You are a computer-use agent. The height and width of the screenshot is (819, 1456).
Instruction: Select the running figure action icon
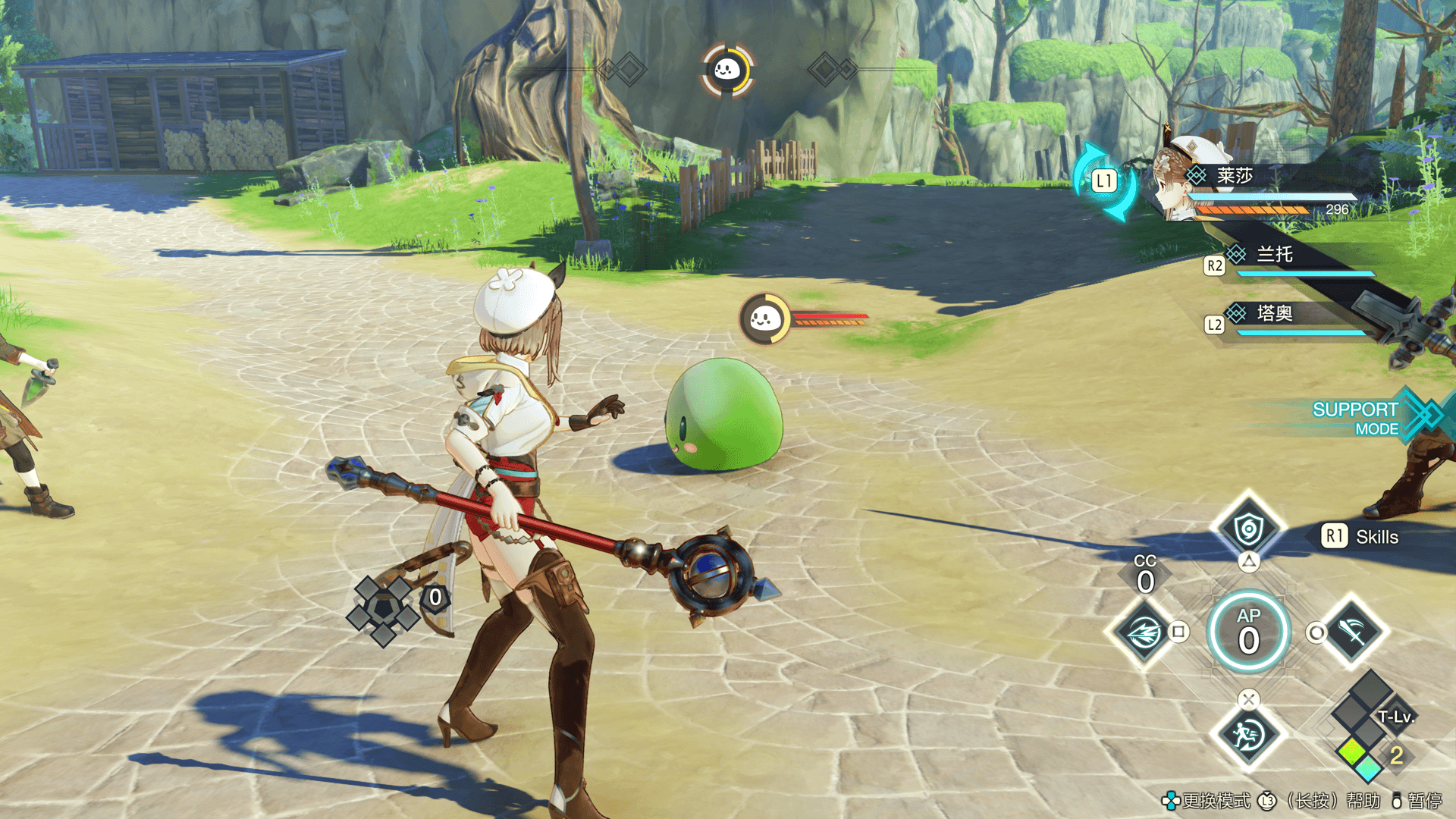[1247, 734]
